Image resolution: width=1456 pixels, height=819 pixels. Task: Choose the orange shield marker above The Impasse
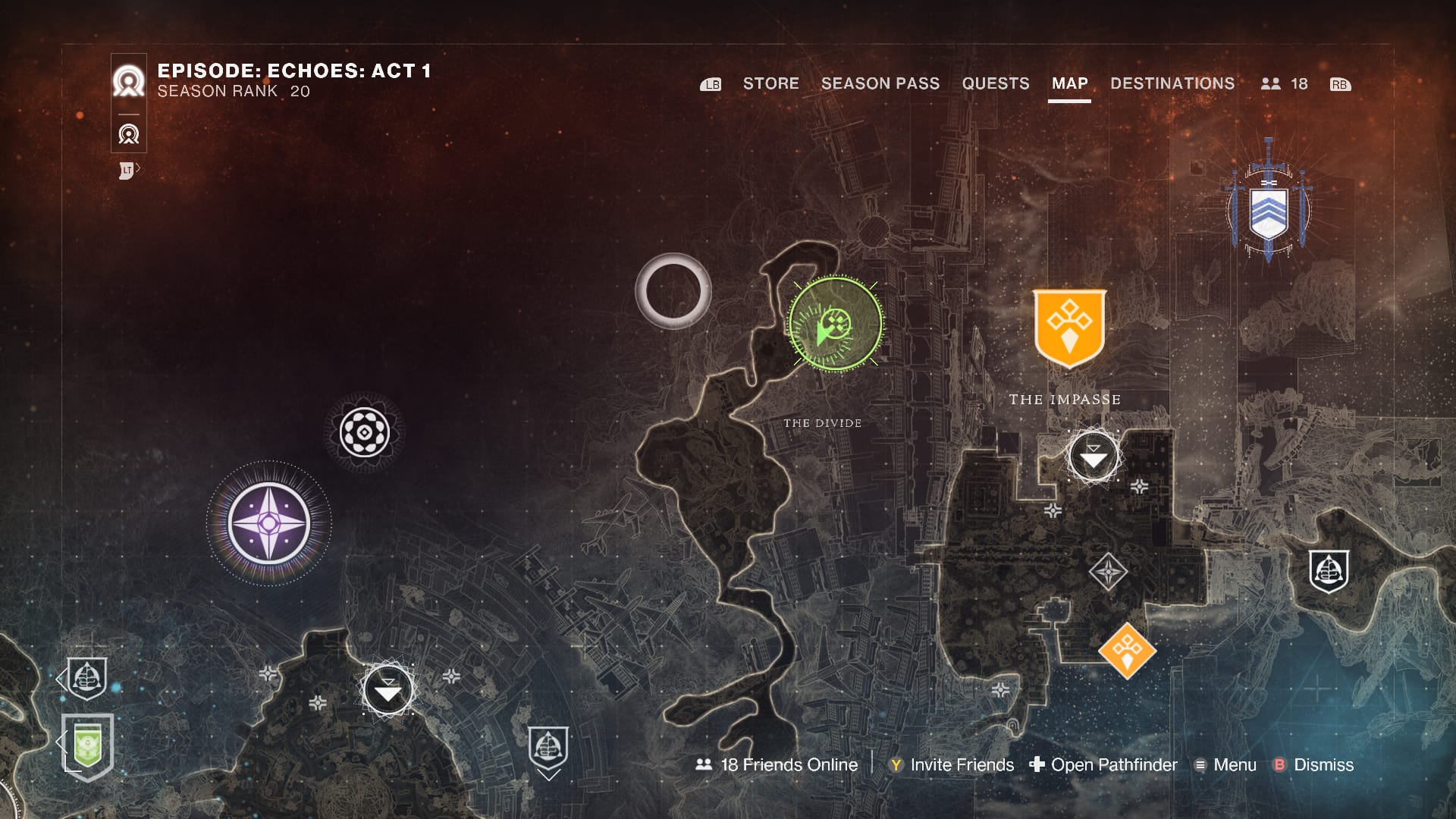(x=1069, y=328)
